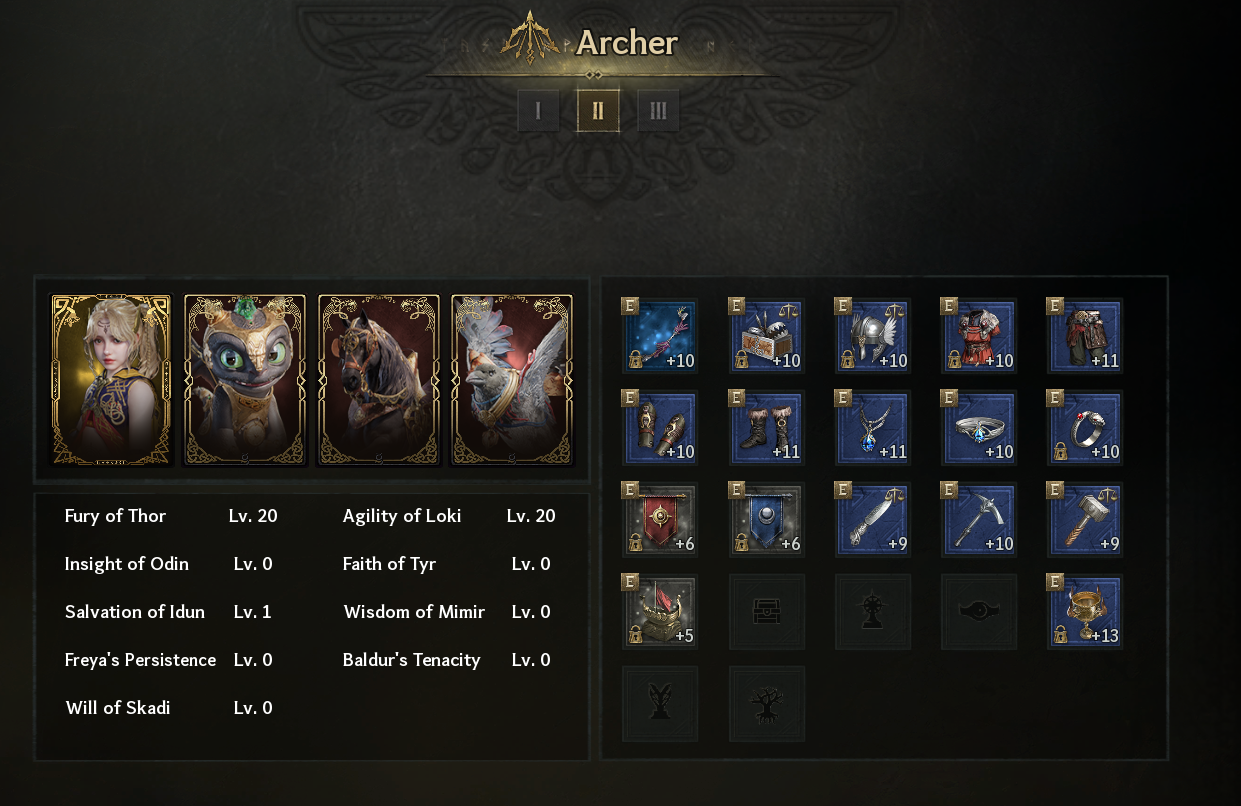Choose the +9 hammer slot
Image resolution: width=1241 pixels, height=806 pixels.
coord(1085,520)
